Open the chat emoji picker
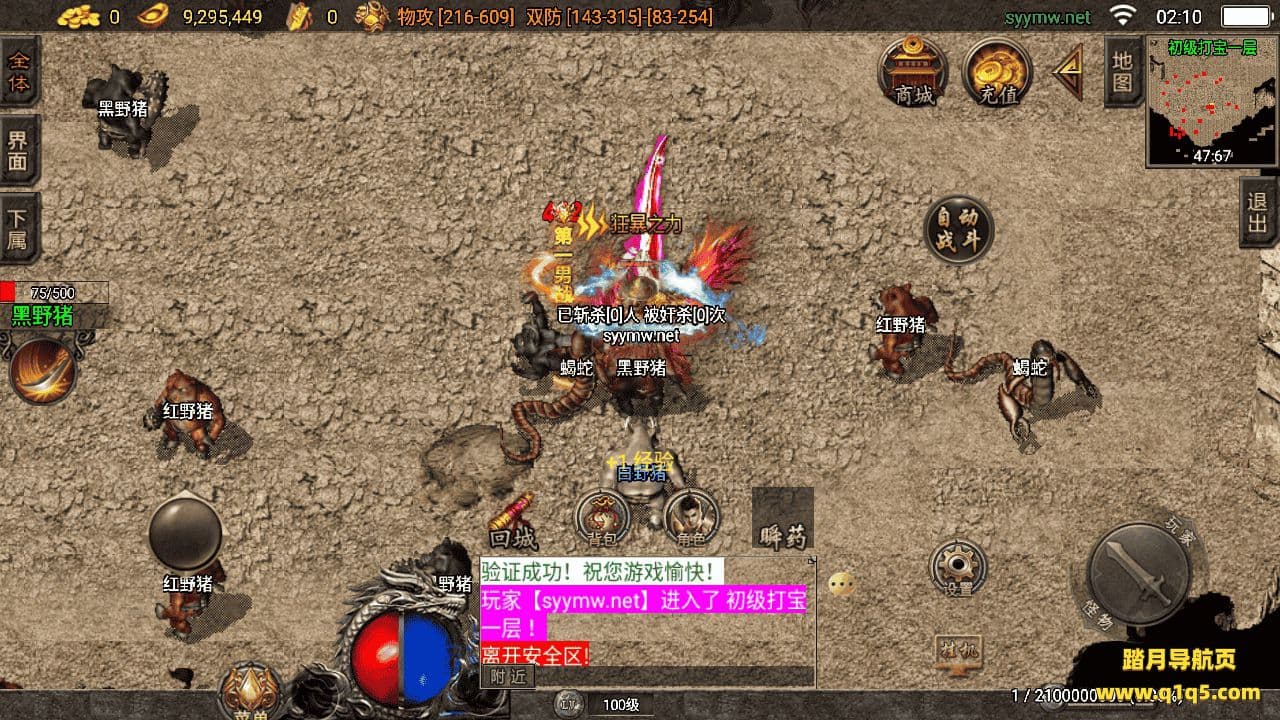Viewport: 1280px width, 720px height. (842, 584)
